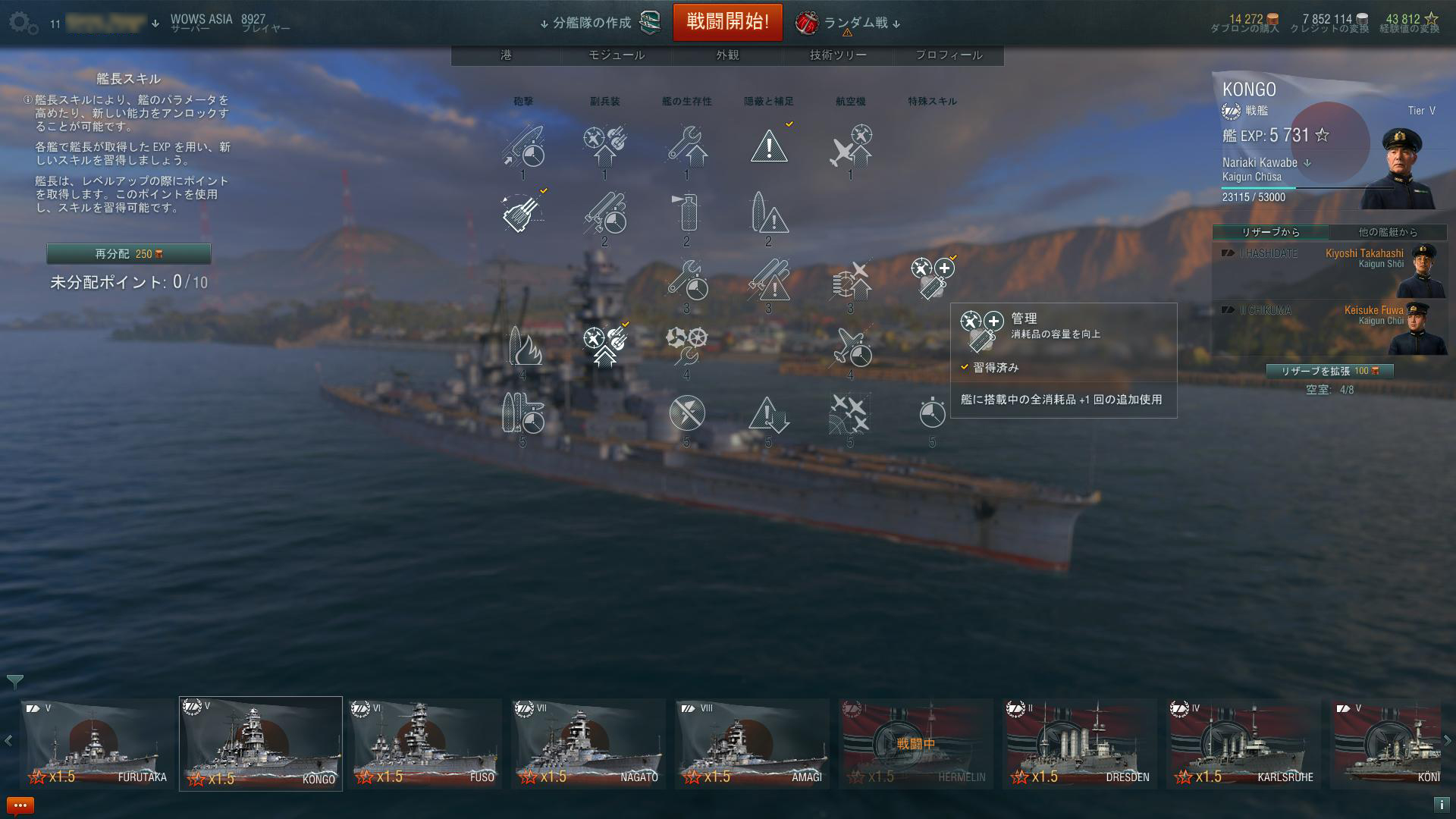Open the settings gear menu
The height and width of the screenshot is (819, 1456).
pyautogui.click(x=23, y=23)
